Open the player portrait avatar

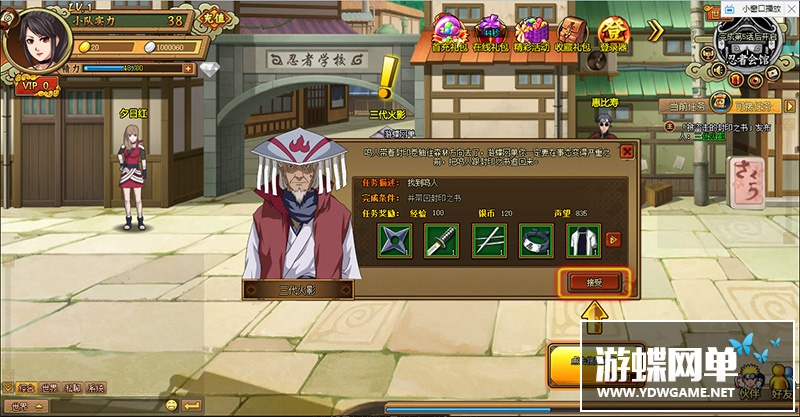click(x=33, y=40)
